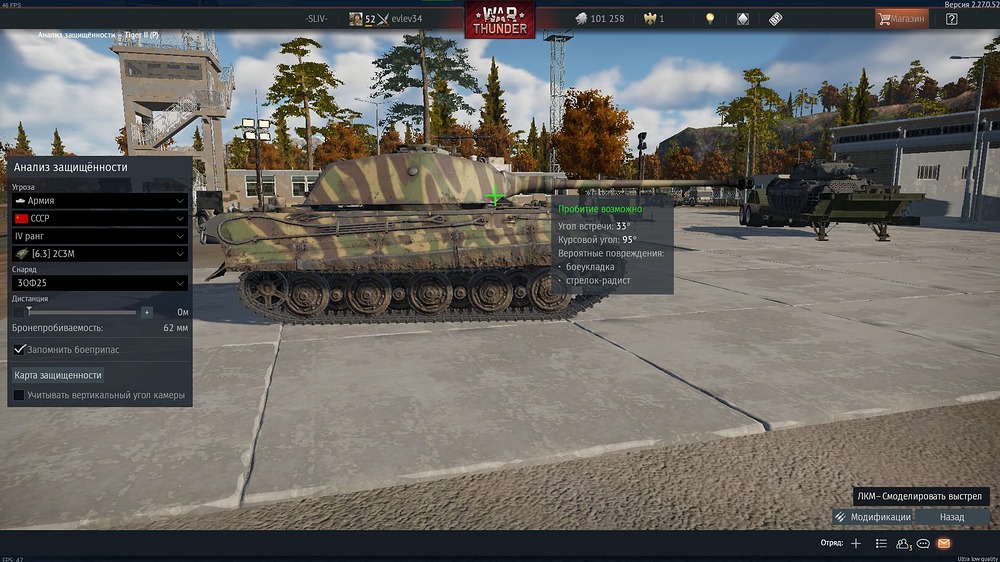Change the СССР nation dropdown

[x=99, y=218]
